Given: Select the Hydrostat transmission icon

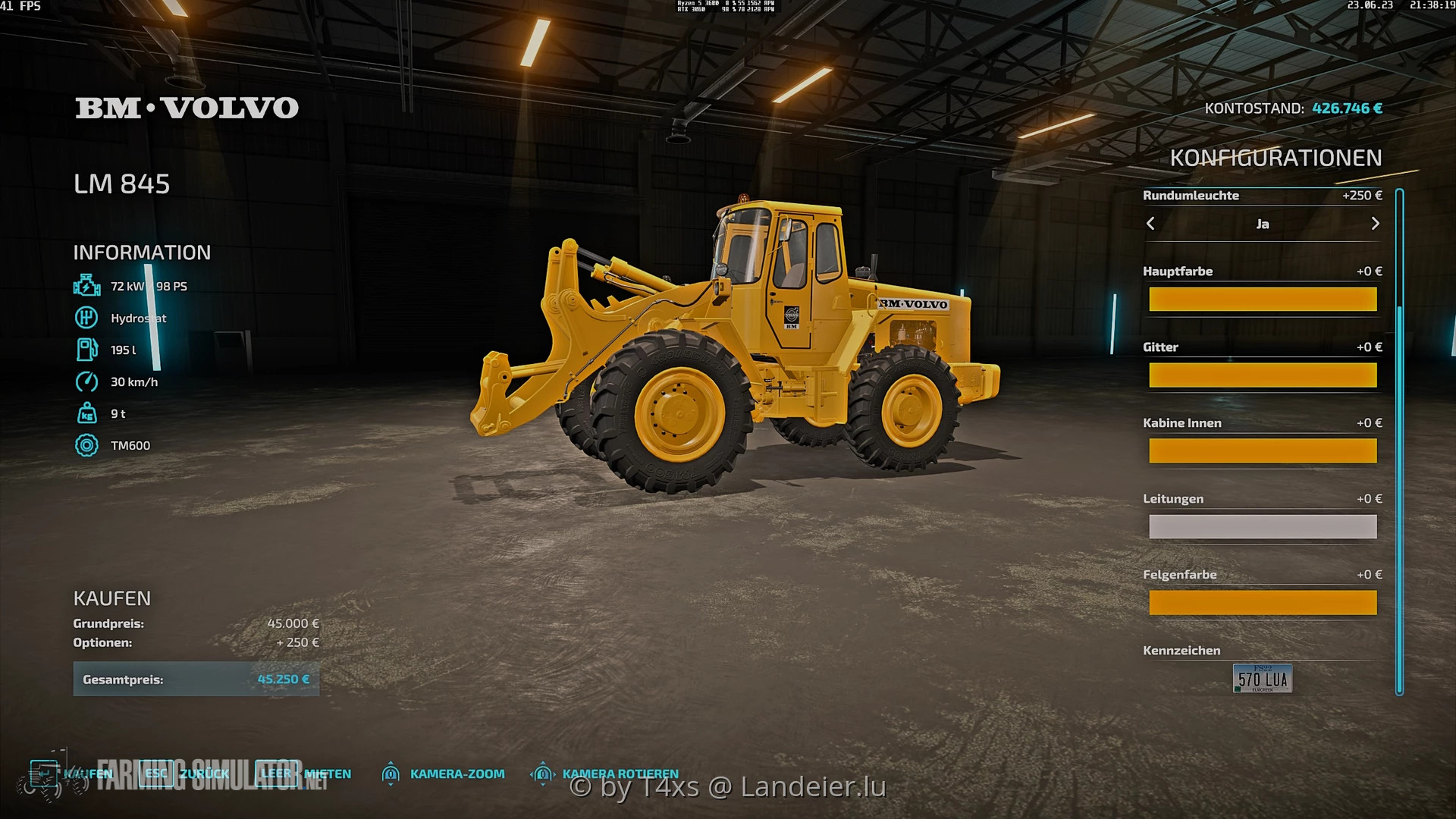Looking at the screenshot, I should 86,318.
